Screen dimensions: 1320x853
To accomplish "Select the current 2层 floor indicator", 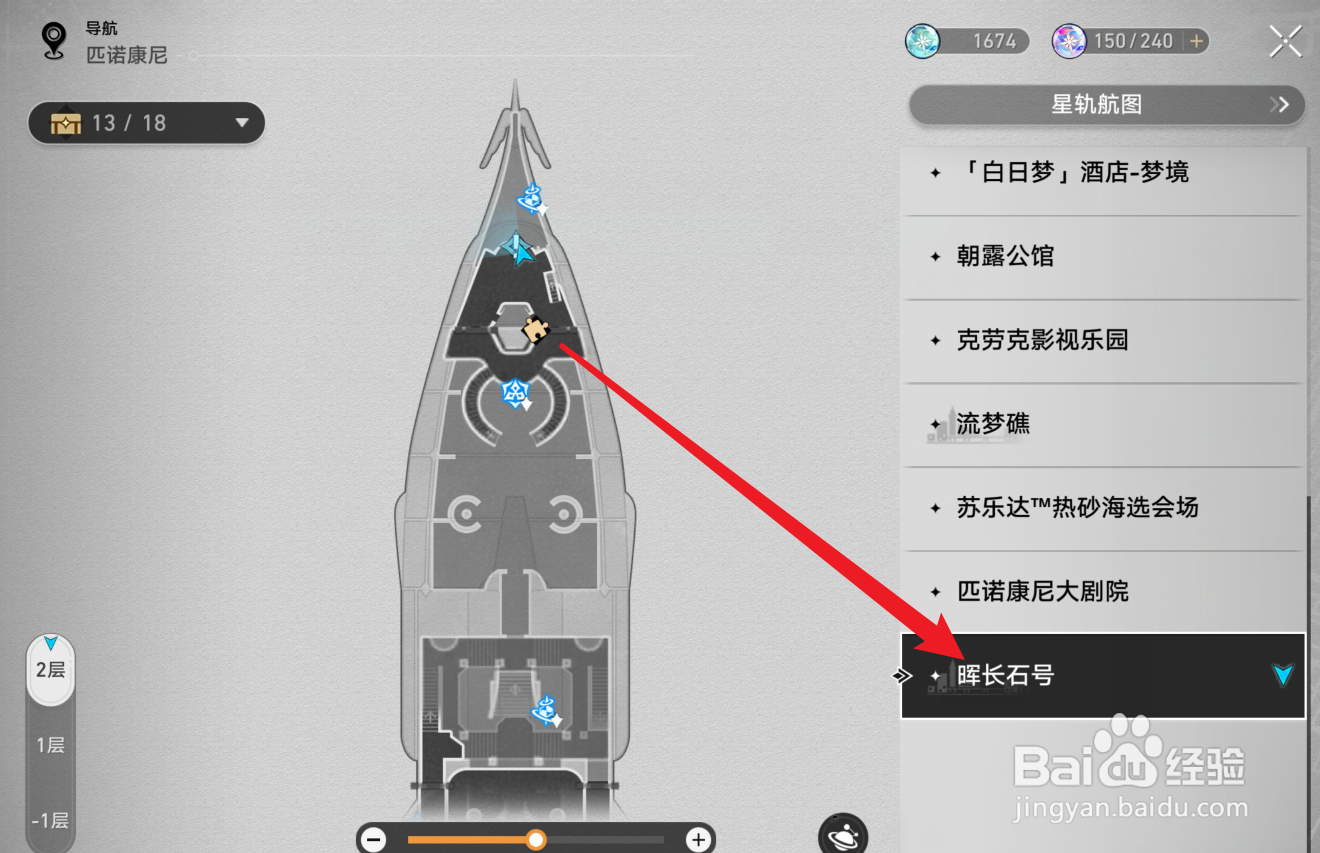I will [50, 670].
